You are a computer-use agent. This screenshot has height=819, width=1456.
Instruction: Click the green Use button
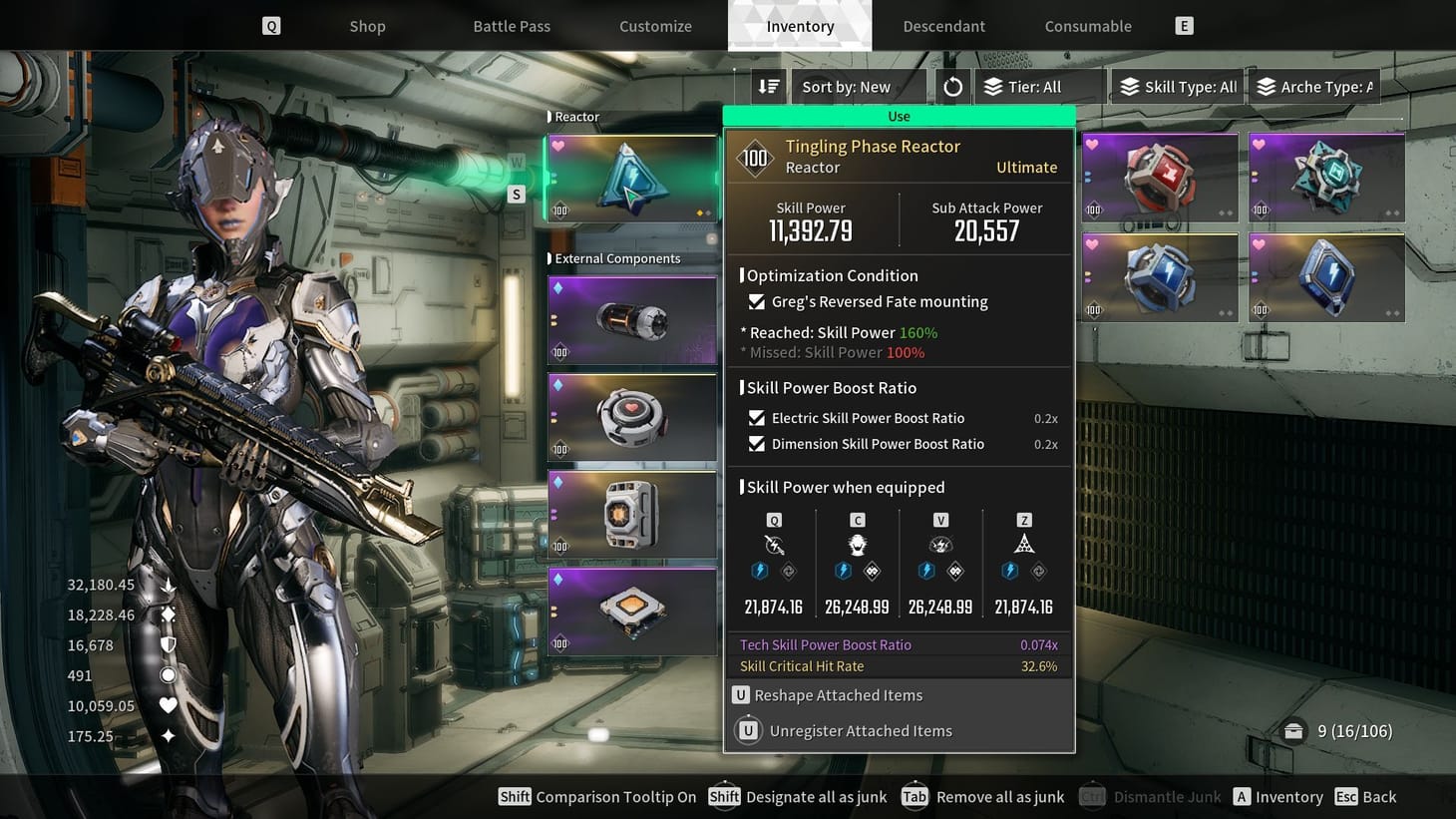click(x=899, y=116)
